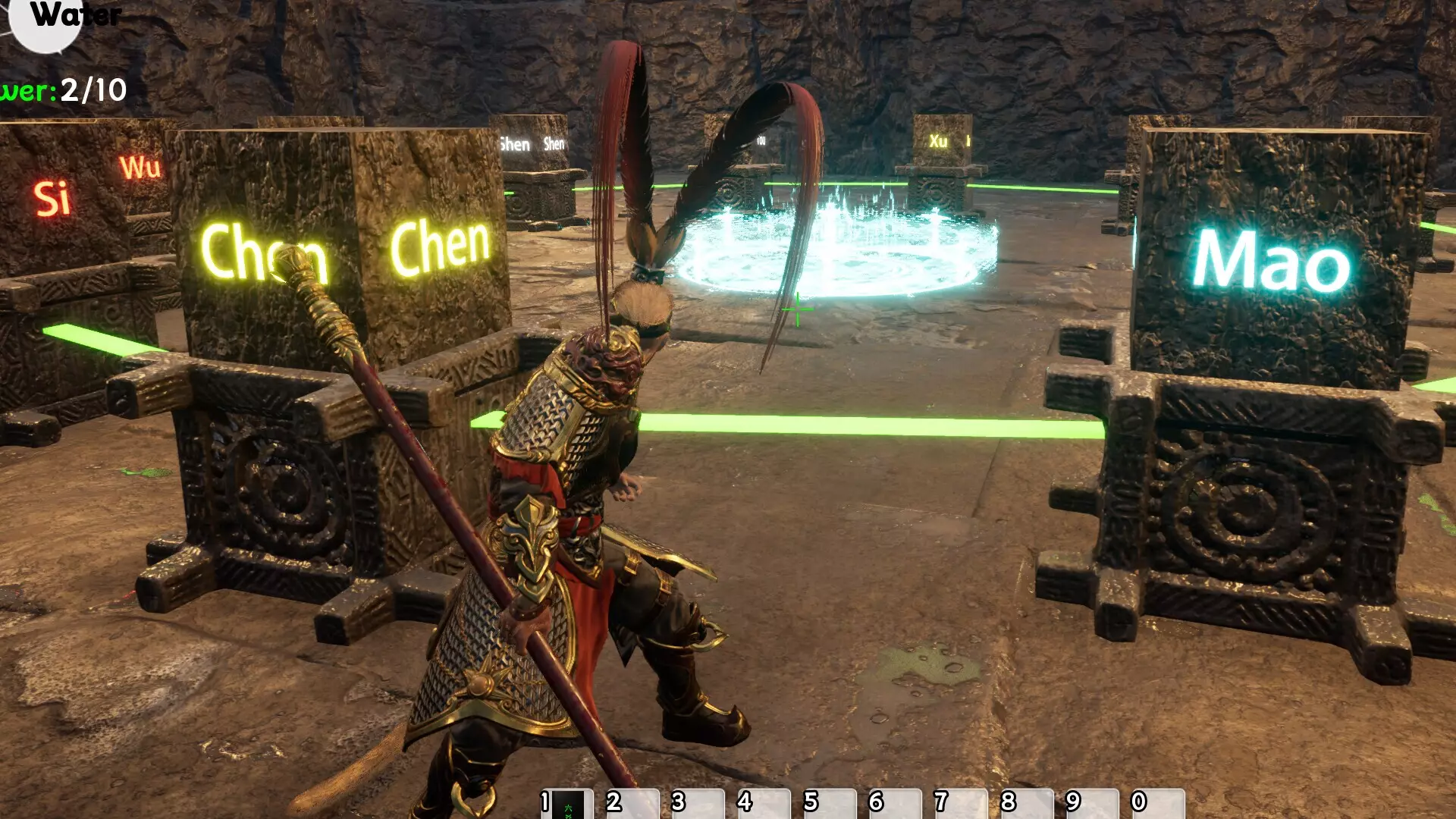Activate hotbar slot number 5
1456x819 pixels.
[x=830, y=804]
